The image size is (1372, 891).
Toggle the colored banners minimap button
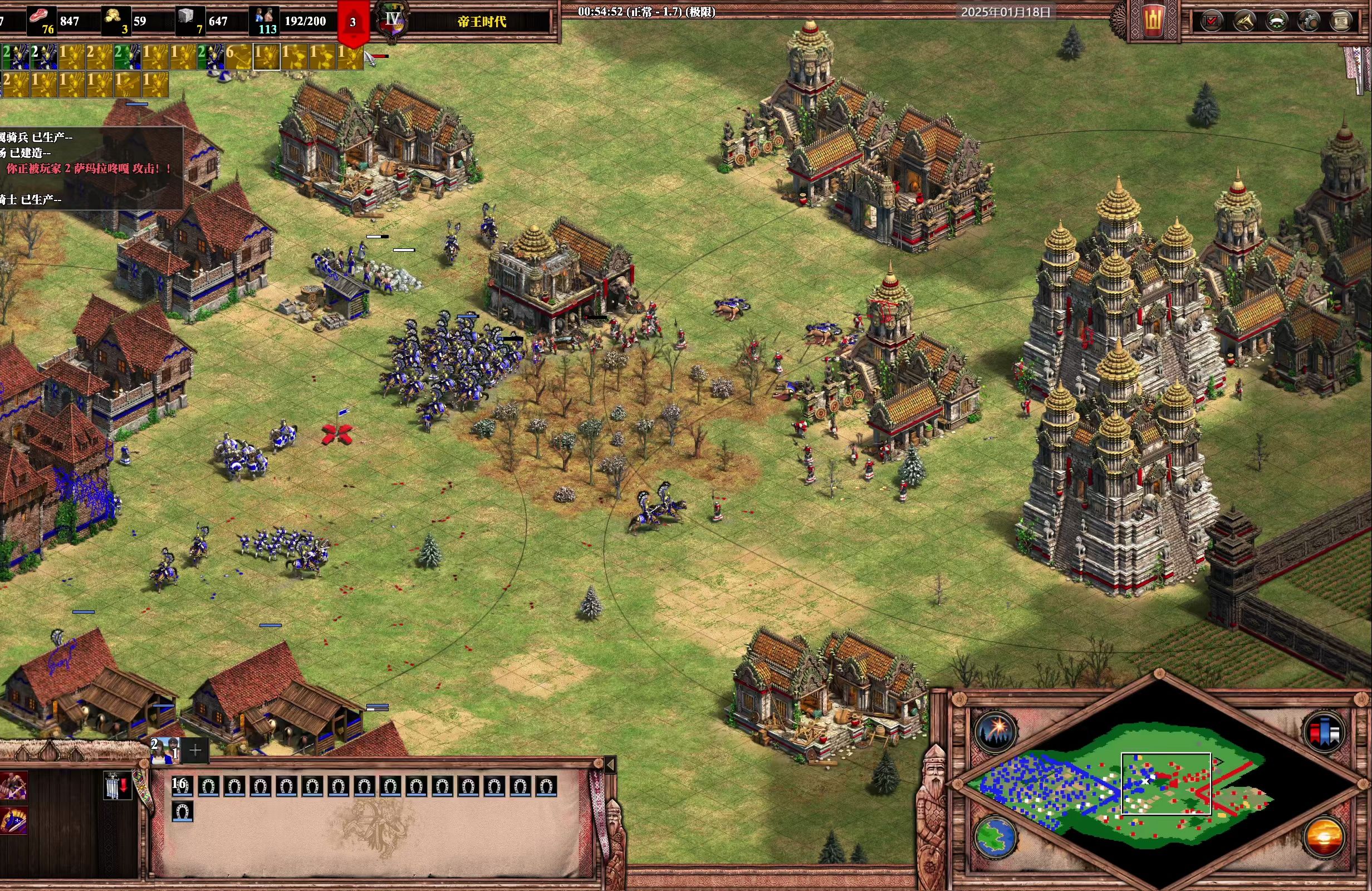click(1324, 732)
